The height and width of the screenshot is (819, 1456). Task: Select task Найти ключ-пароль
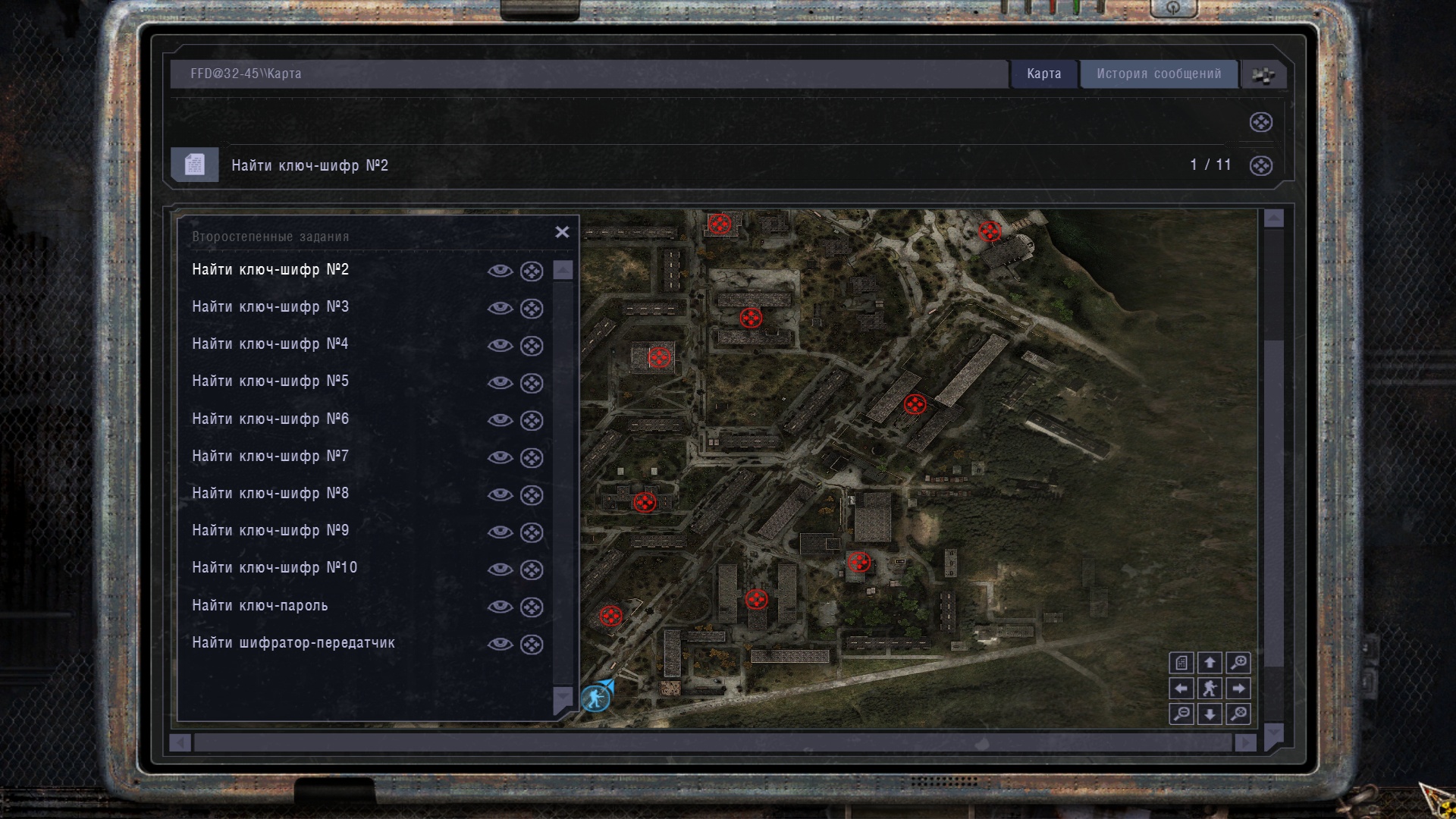tap(259, 605)
